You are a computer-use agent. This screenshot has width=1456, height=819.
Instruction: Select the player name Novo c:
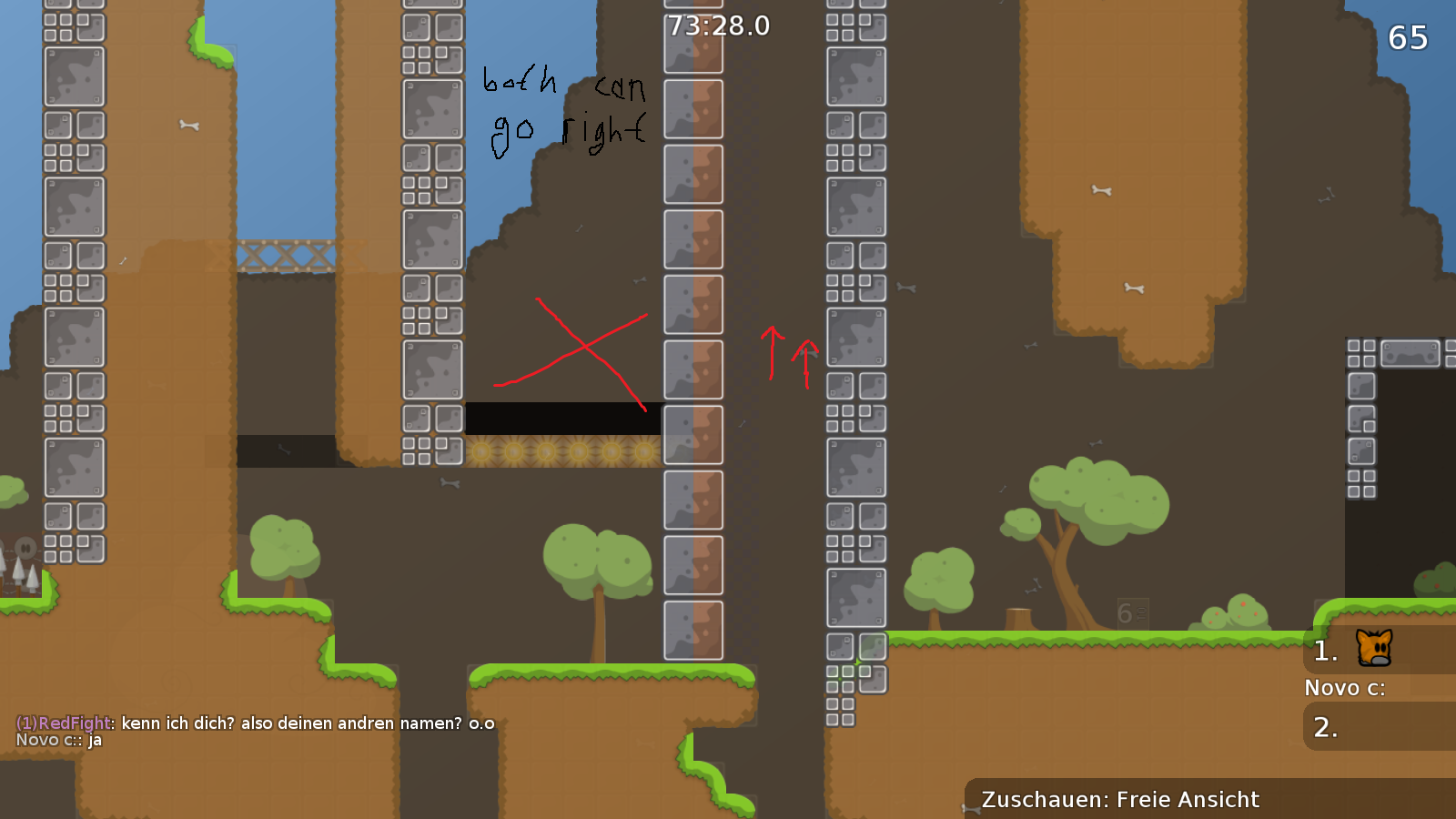pos(1343,688)
